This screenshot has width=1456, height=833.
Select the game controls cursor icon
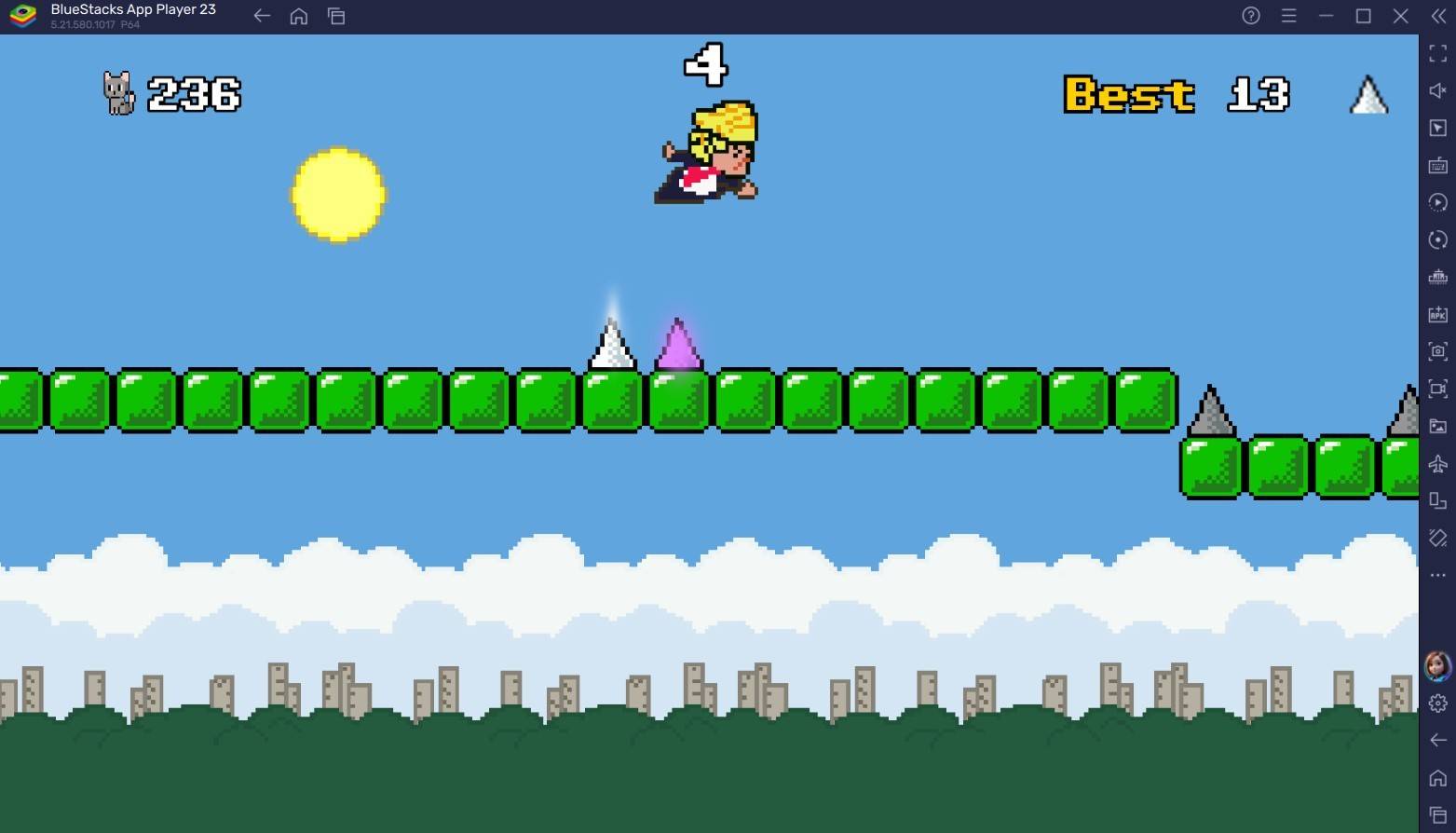click(1437, 128)
